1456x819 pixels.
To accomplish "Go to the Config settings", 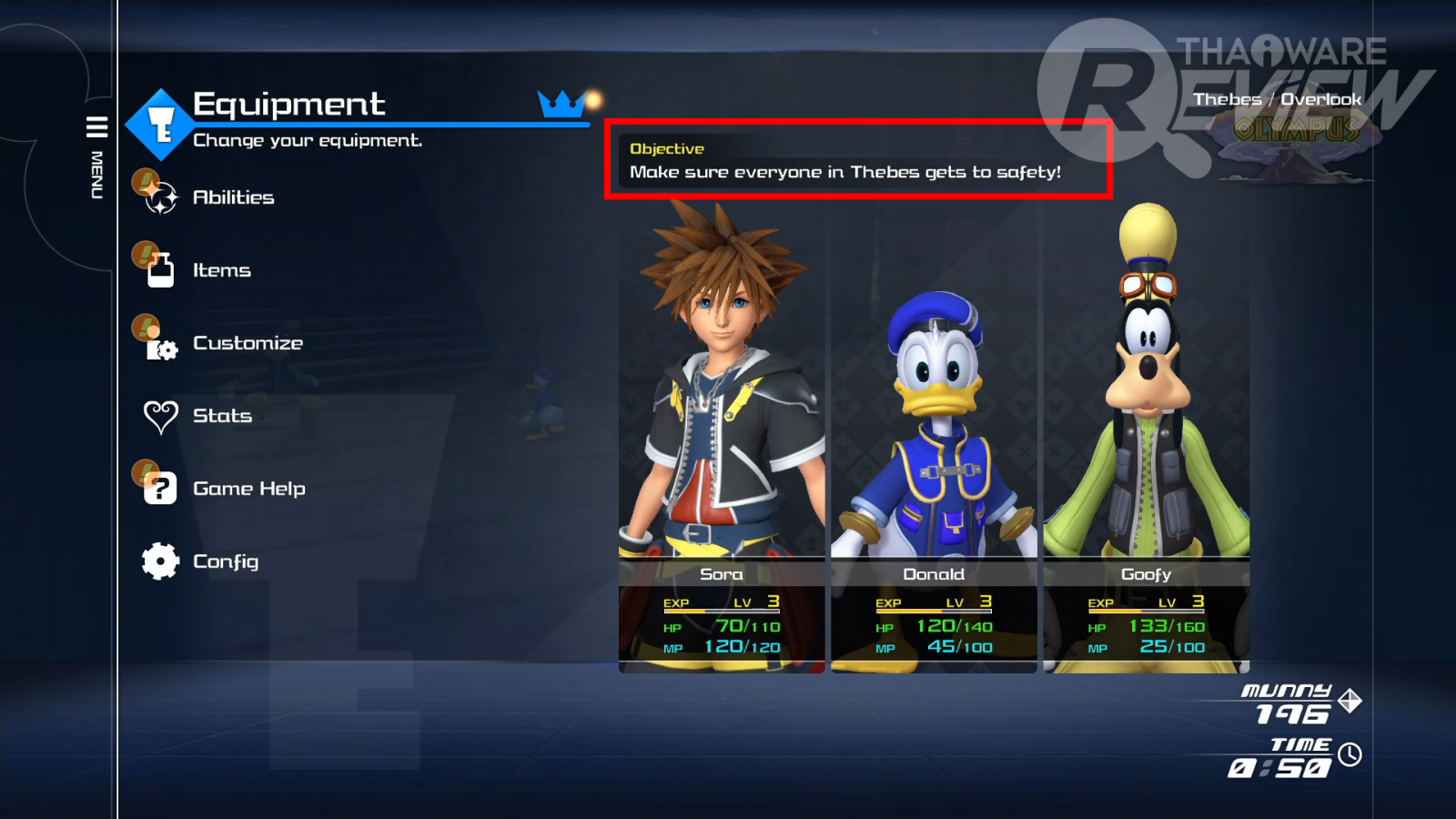I will pos(225,561).
